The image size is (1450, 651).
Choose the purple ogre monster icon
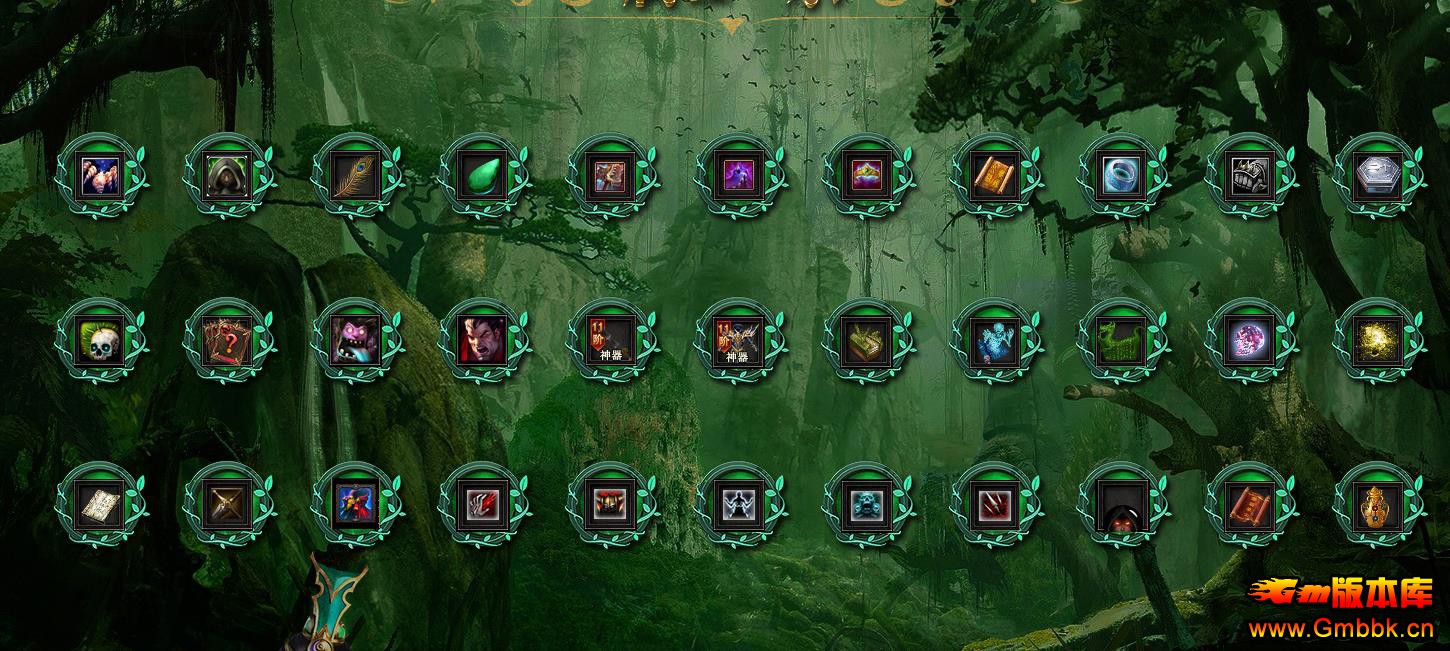356,342
